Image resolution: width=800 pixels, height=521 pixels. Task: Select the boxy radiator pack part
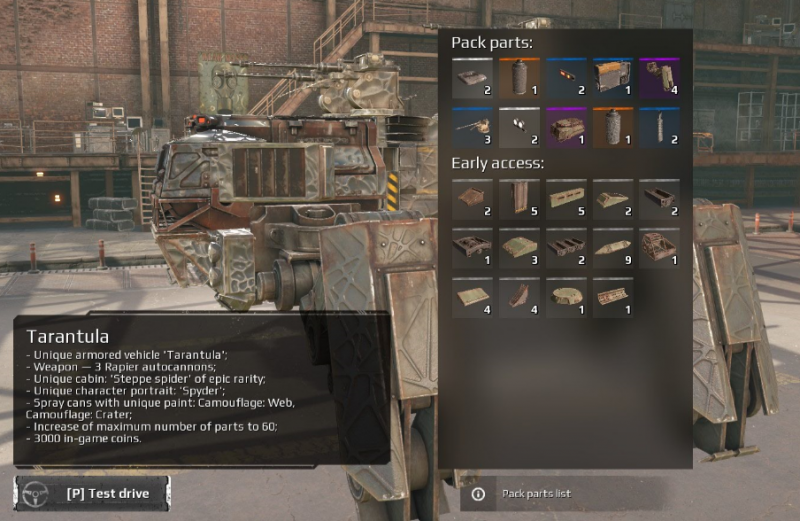click(x=613, y=78)
